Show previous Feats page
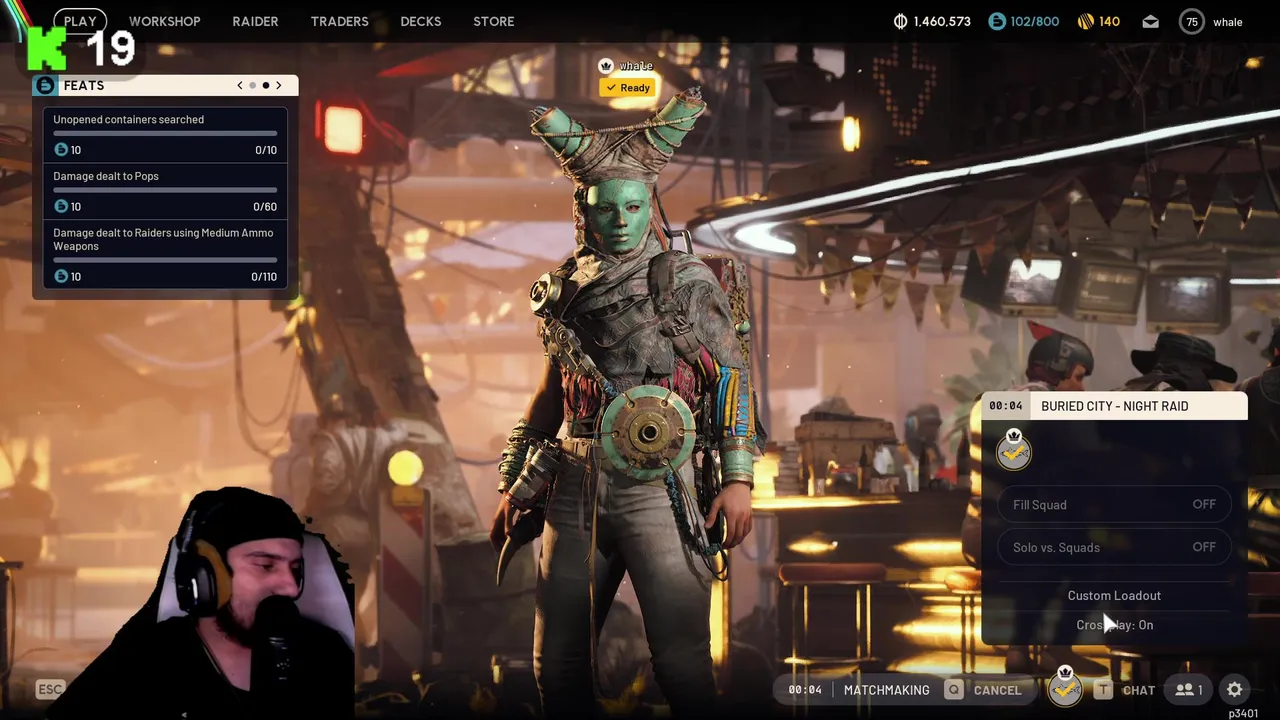1280x720 pixels. [x=240, y=85]
